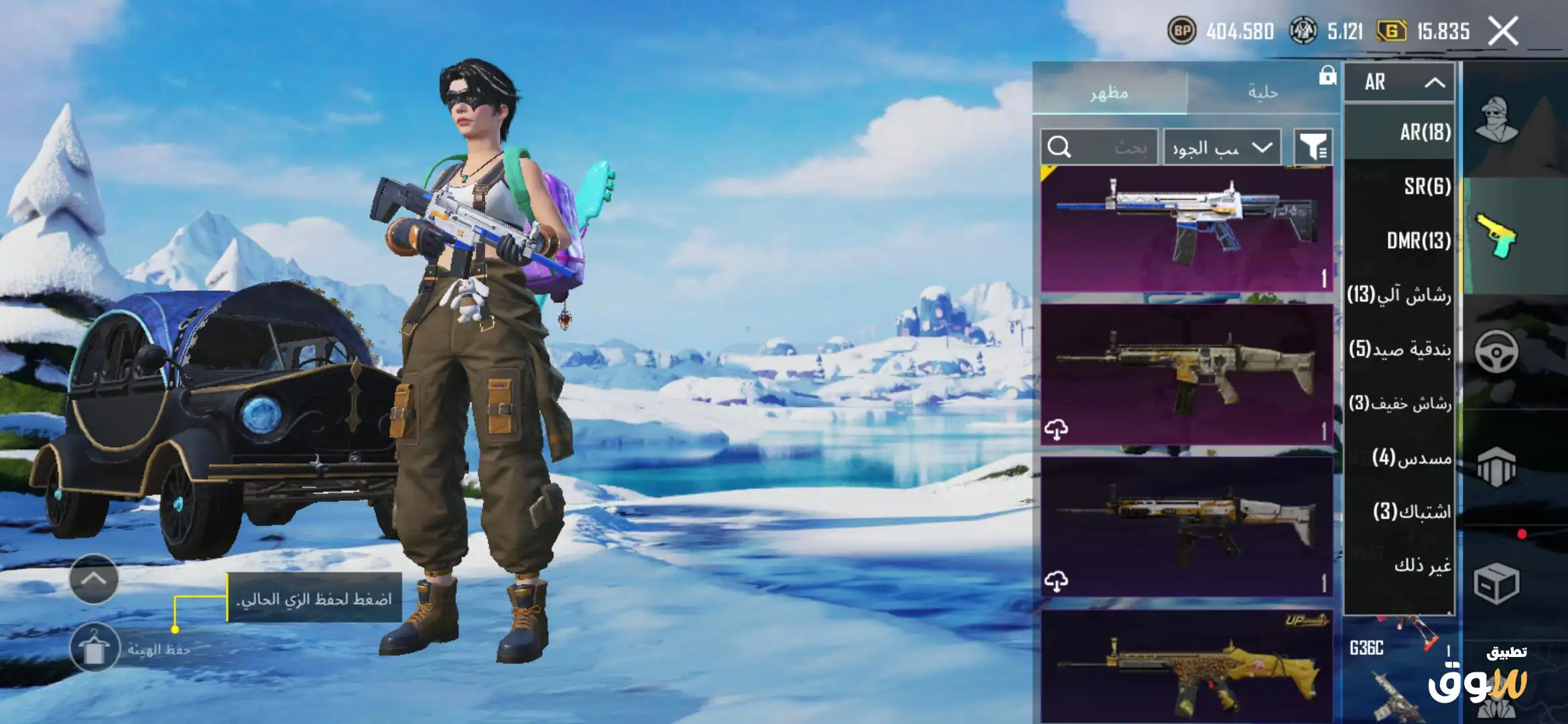Screen dimensions: 1568x724
Task: Click the search field with magnifier
Action: 1099,147
